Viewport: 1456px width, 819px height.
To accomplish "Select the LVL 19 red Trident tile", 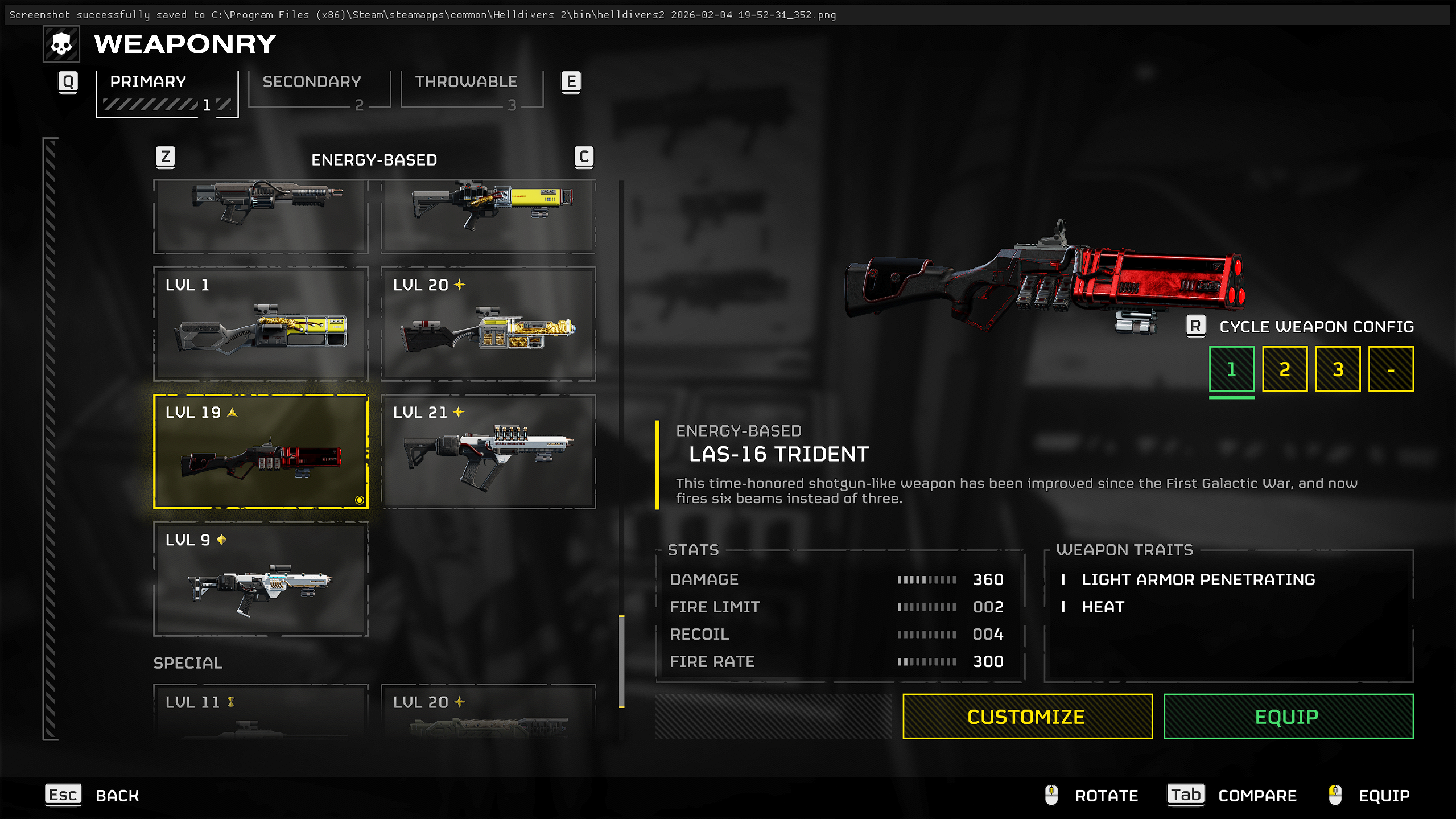I will pos(261,451).
